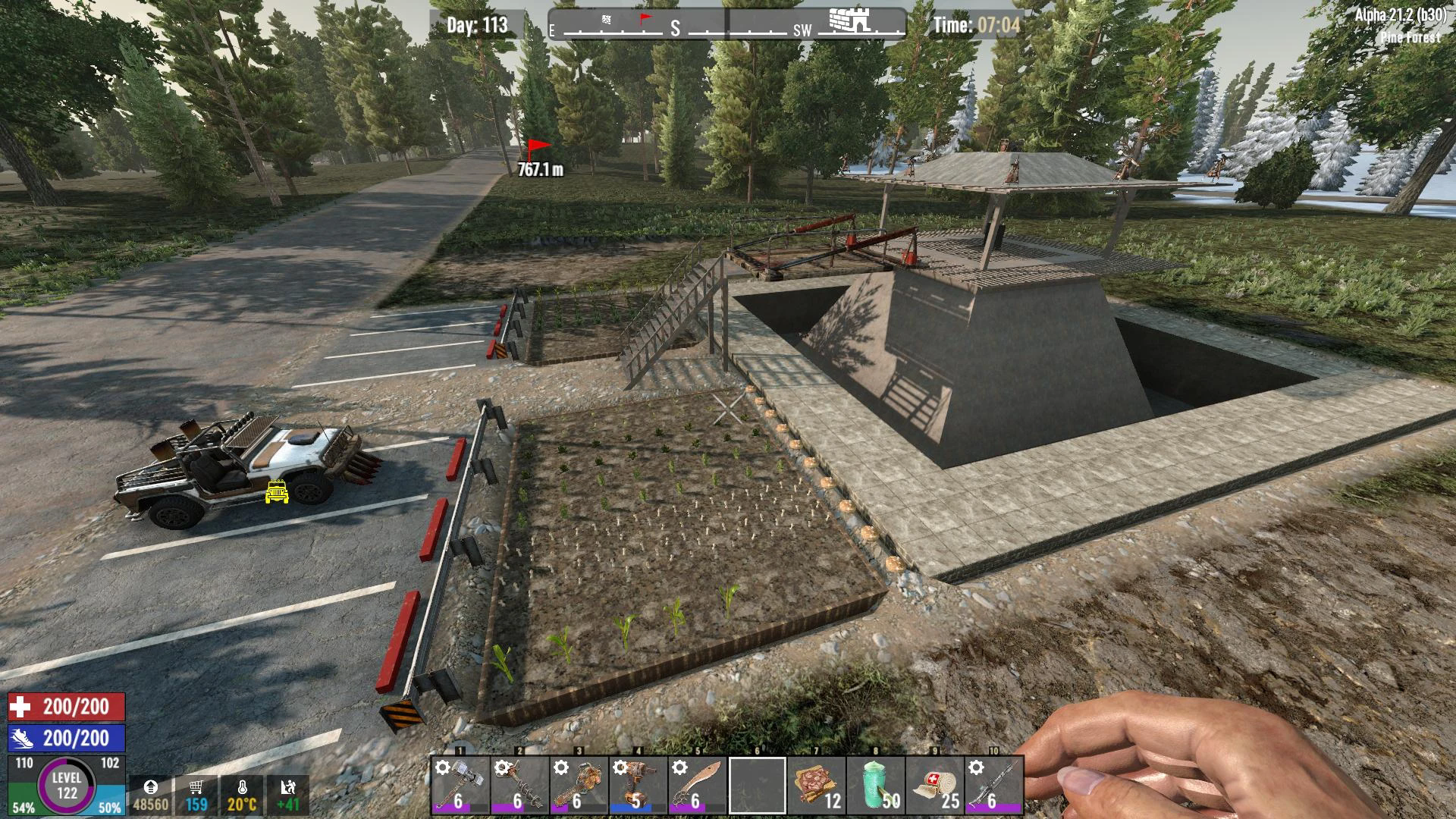Equip the auger from the hotbar
This screenshot has height=819, width=1456.
click(519, 786)
